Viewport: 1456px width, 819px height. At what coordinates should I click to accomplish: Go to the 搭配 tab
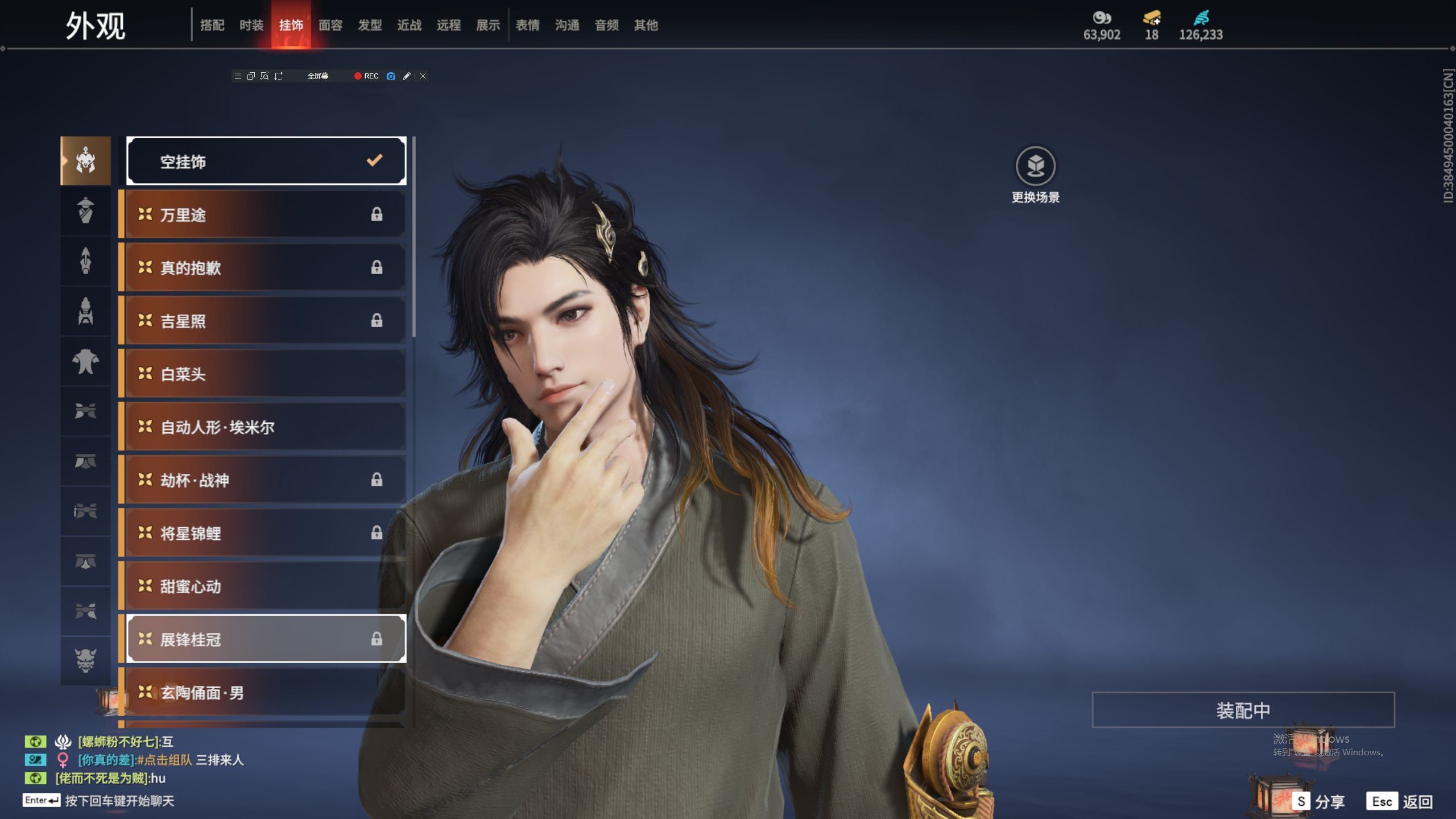click(x=212, y=25)
